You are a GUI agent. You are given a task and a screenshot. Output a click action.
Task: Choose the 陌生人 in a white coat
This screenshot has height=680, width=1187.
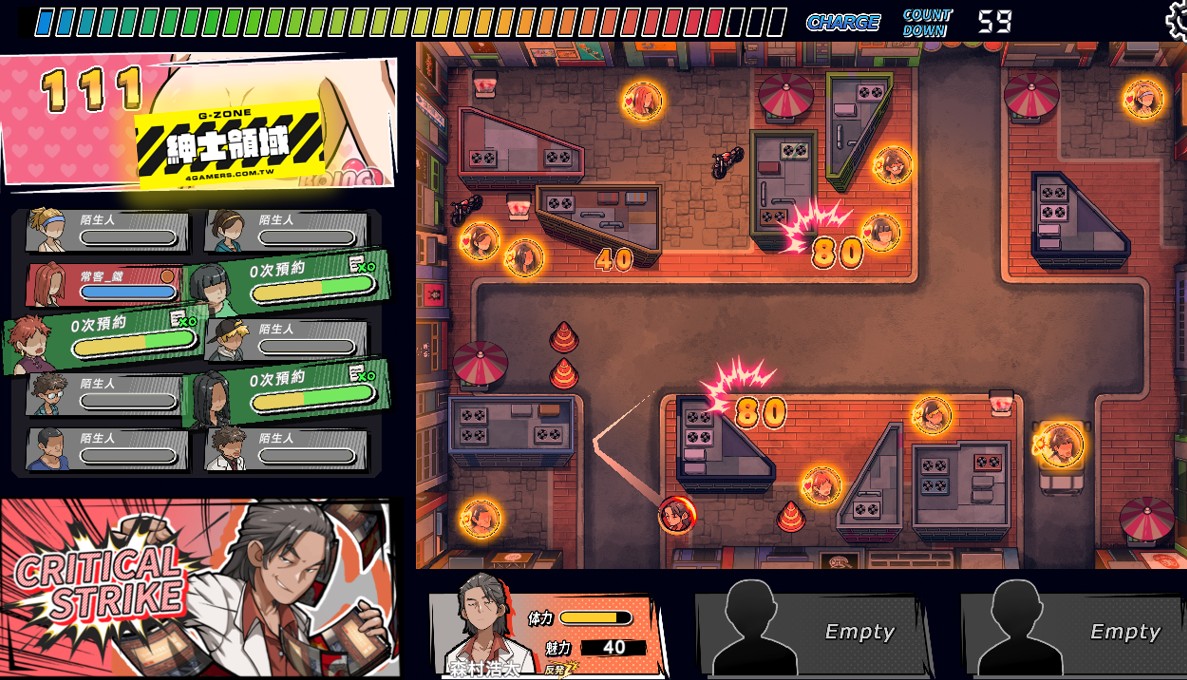pos(287,448)
